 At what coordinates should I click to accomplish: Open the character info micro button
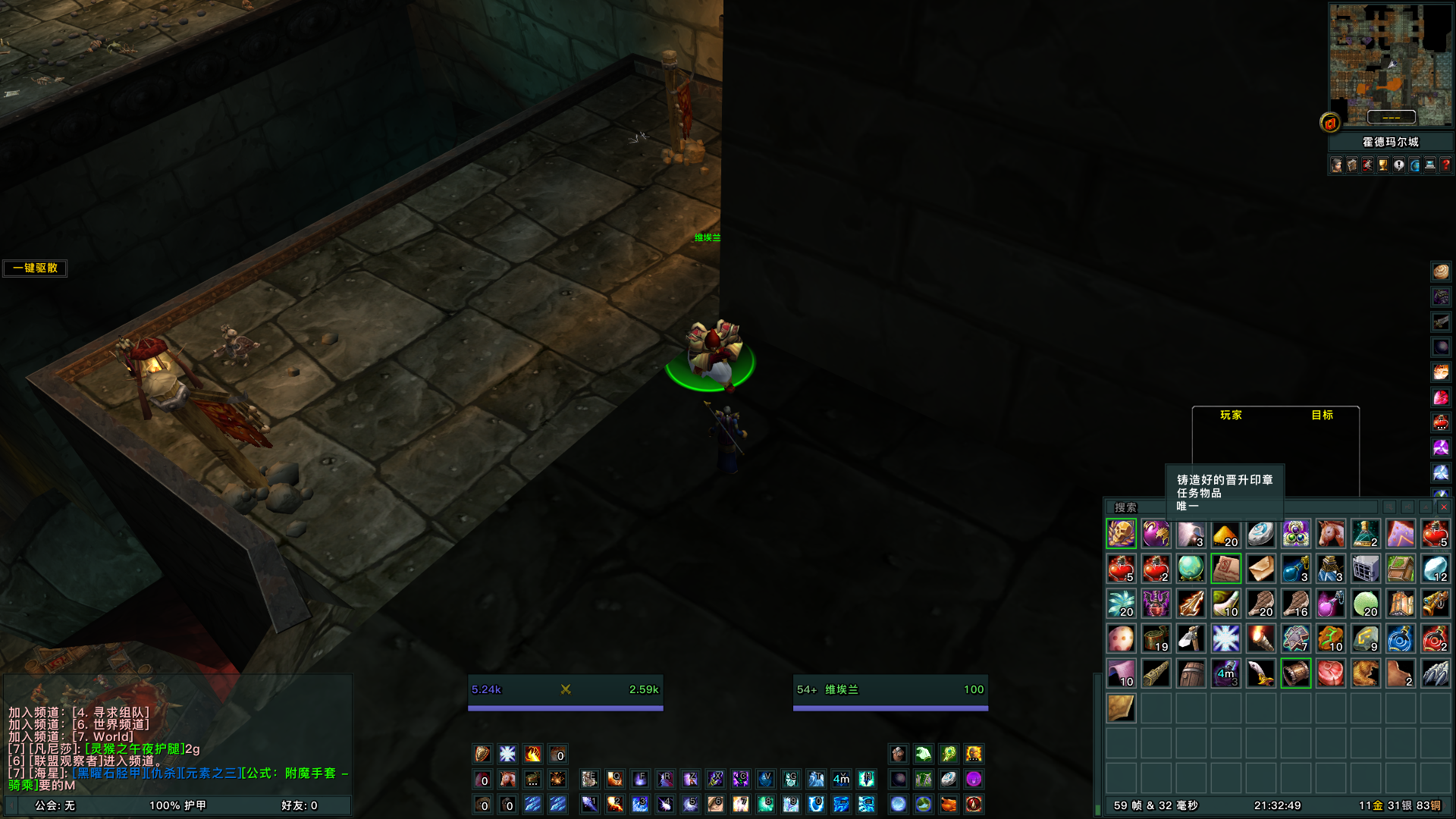[1336, 165]
